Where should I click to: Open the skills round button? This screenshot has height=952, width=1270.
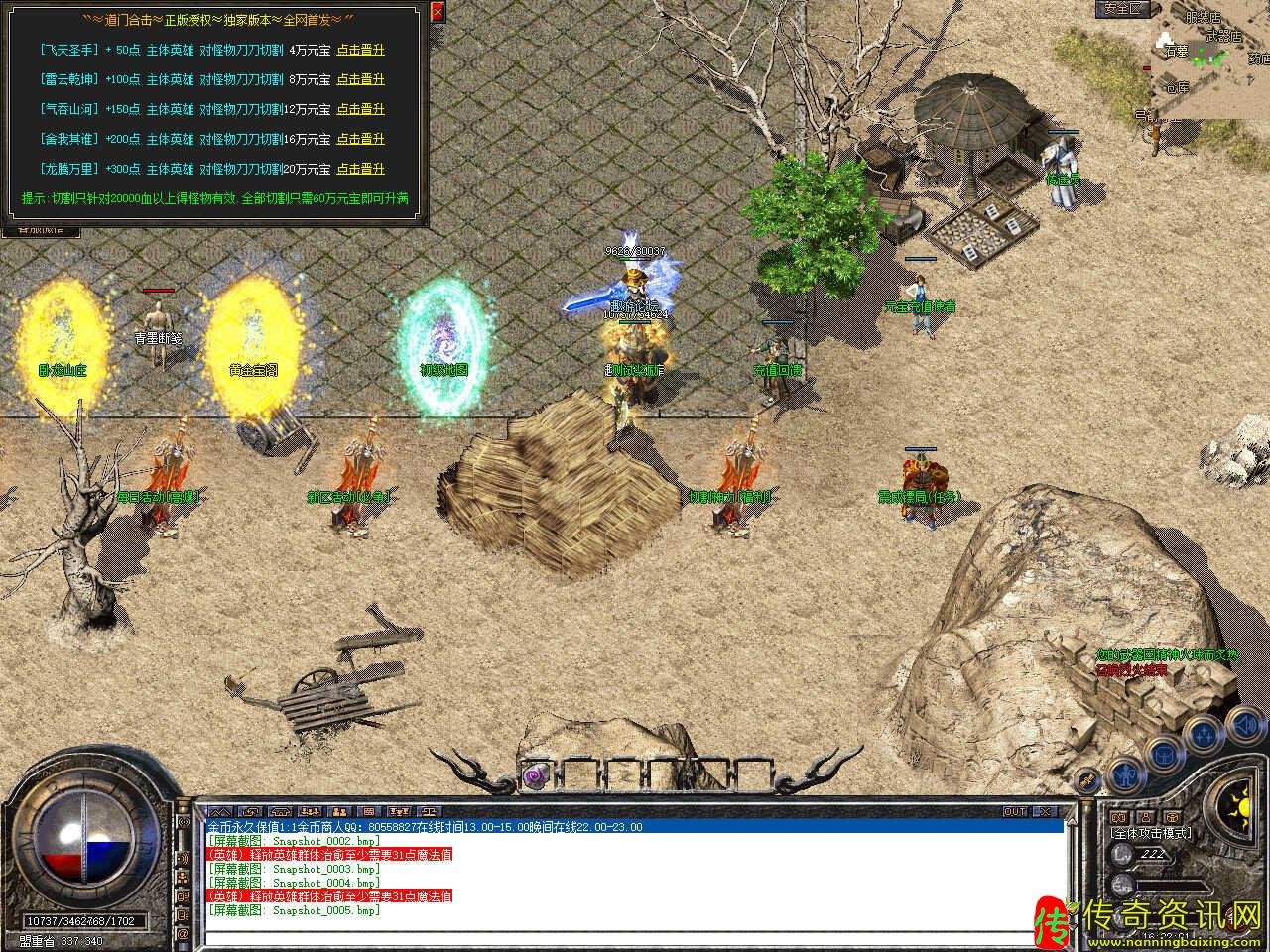click(x=1204, y=736)
